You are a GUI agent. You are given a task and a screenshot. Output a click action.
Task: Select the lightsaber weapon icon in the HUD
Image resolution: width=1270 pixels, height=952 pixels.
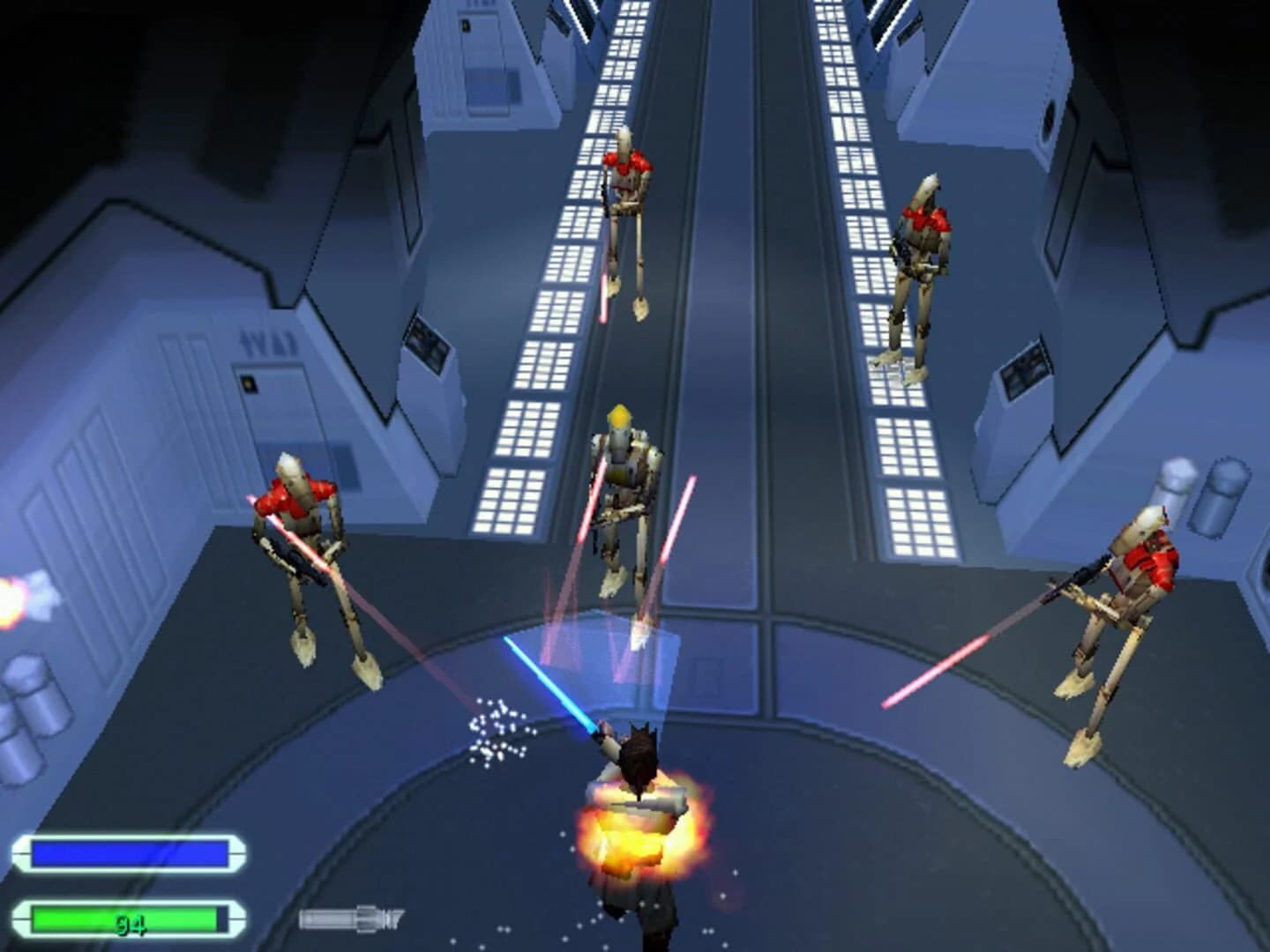[353, 919]
